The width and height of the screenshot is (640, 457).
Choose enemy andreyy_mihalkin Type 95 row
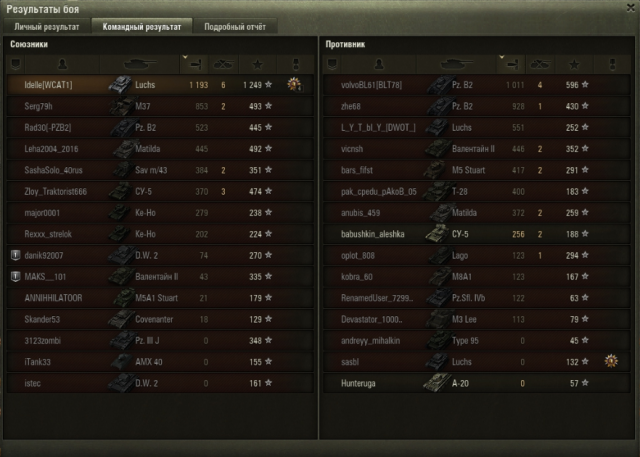coord(470,340)
